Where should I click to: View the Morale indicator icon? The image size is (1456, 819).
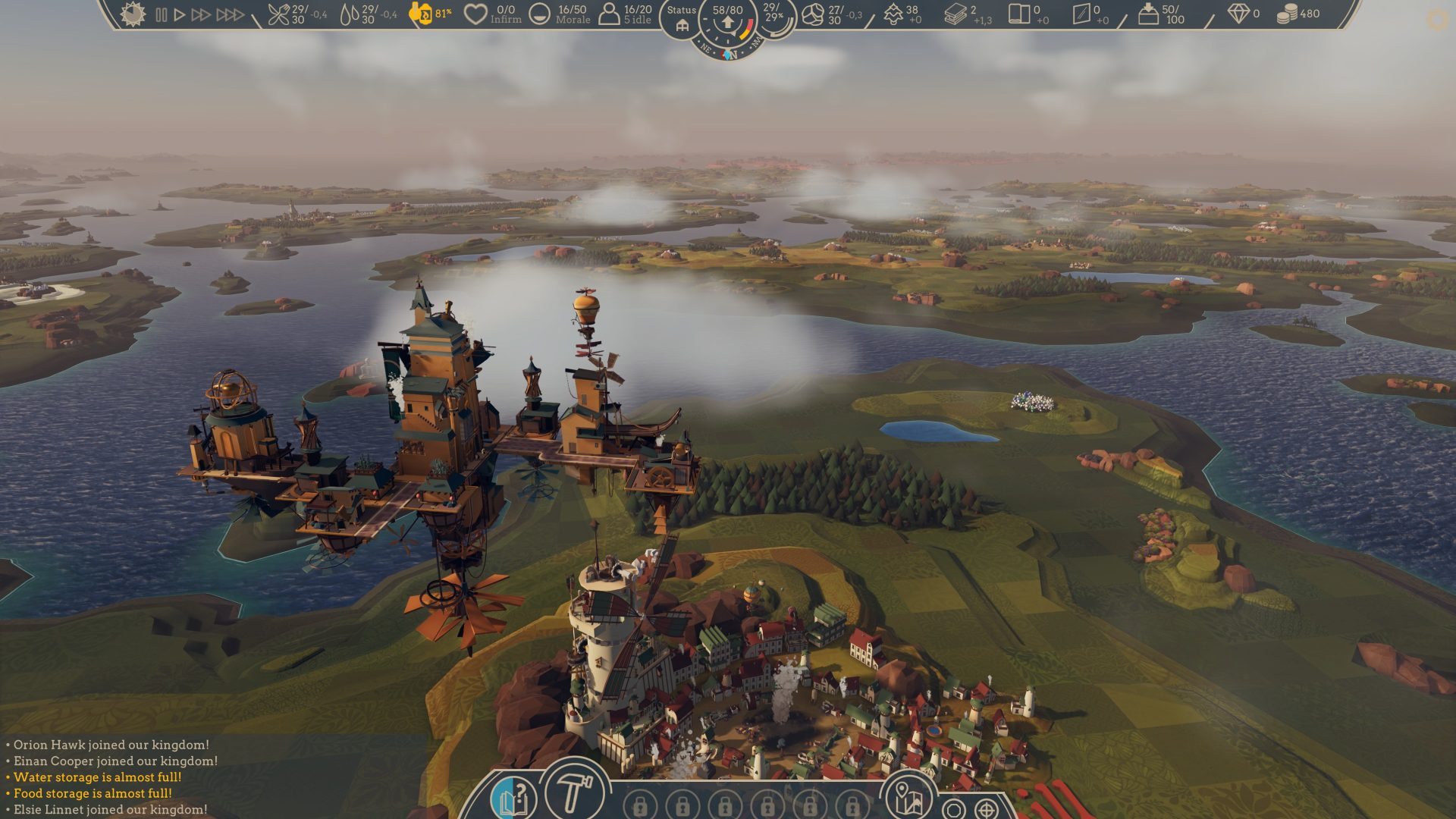(x=539, y=14)
